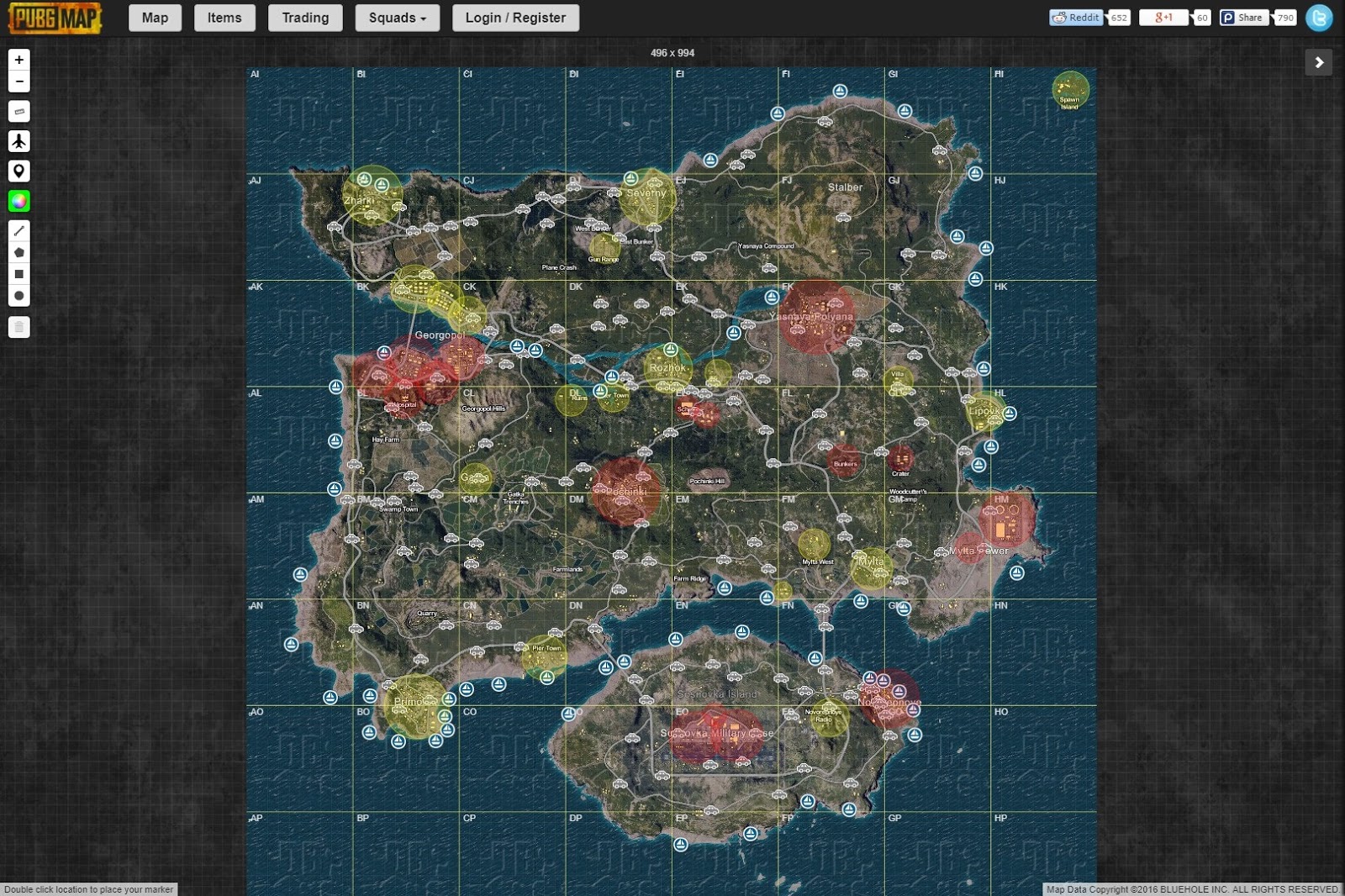Collapse the sidebar with the chevron
Image resolution: width=1345 pixels, height=896 pixels.
pyautogui.click(x=1319, y=62)
